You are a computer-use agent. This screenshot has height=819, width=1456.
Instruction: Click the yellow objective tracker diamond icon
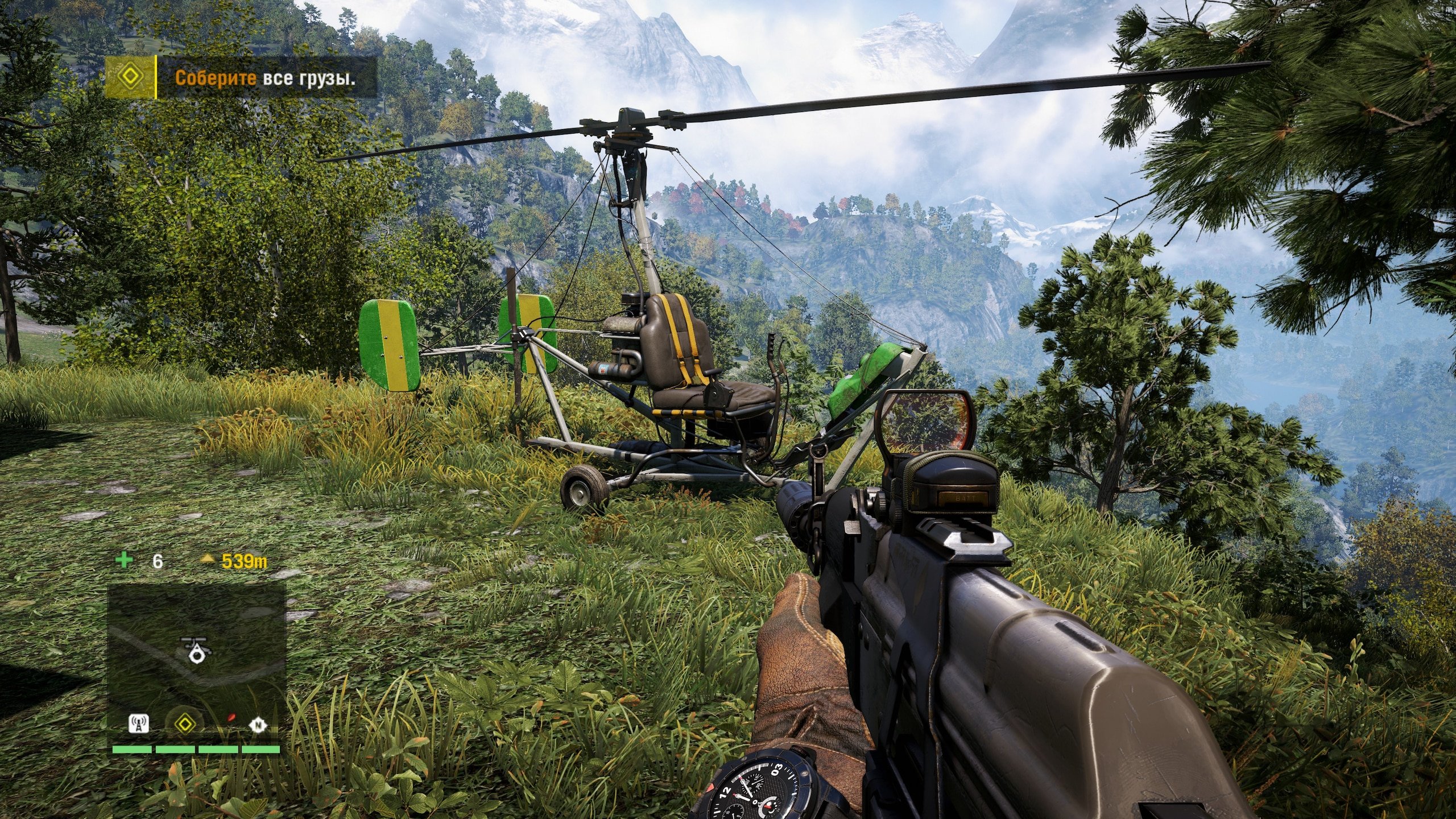pos(131,77)
